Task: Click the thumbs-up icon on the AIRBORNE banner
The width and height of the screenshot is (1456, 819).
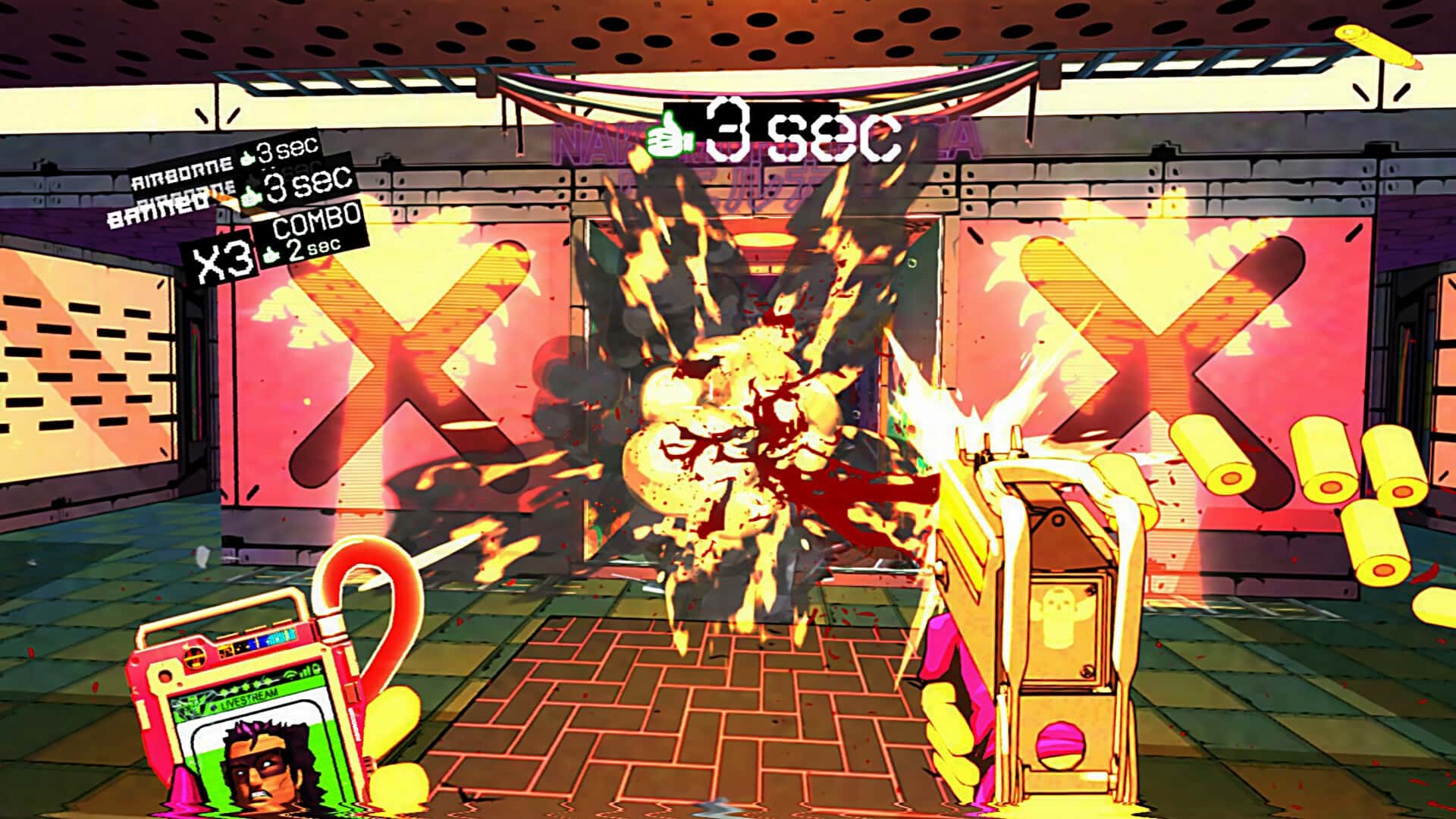Action: point(247,157)
